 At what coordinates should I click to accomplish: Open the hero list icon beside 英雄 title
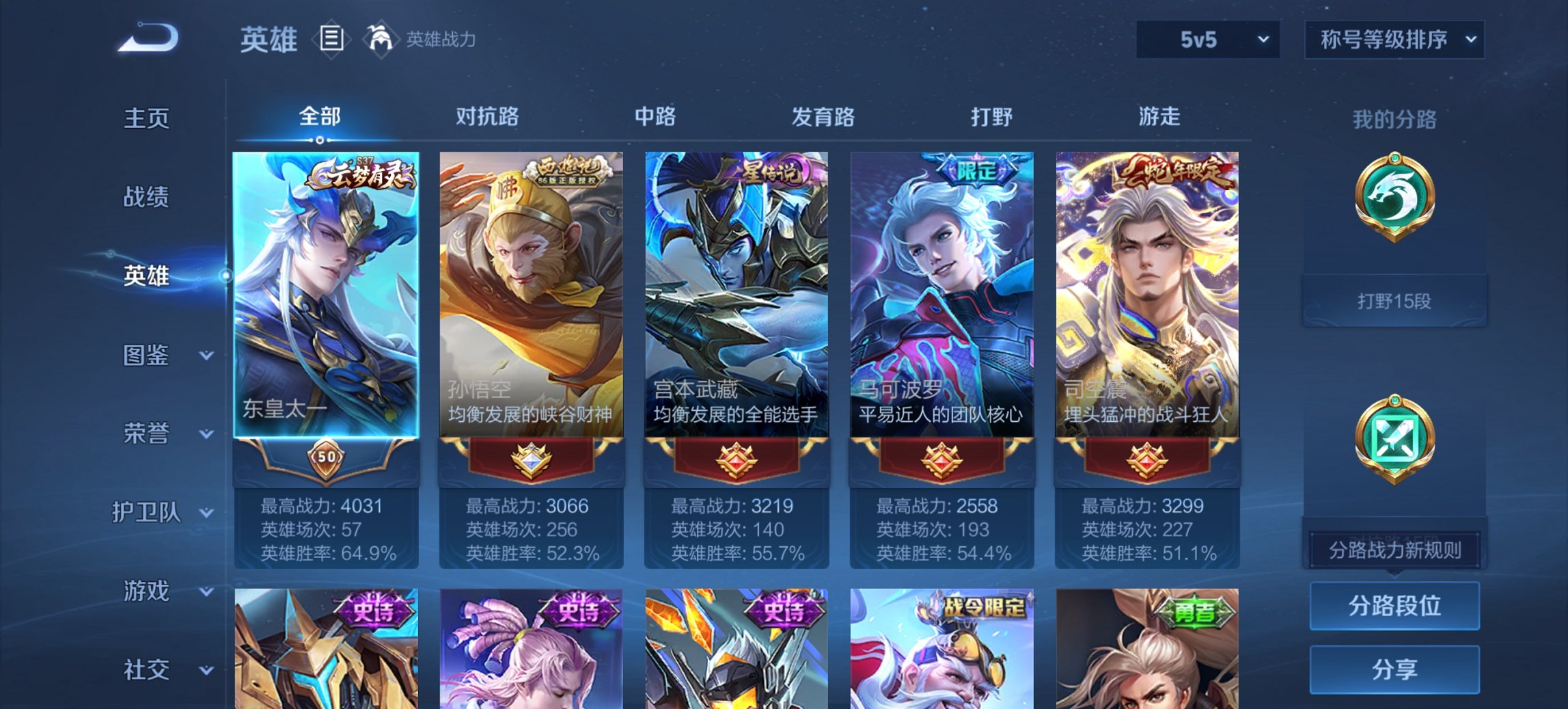pyautogui.click(x=333, y=40)
